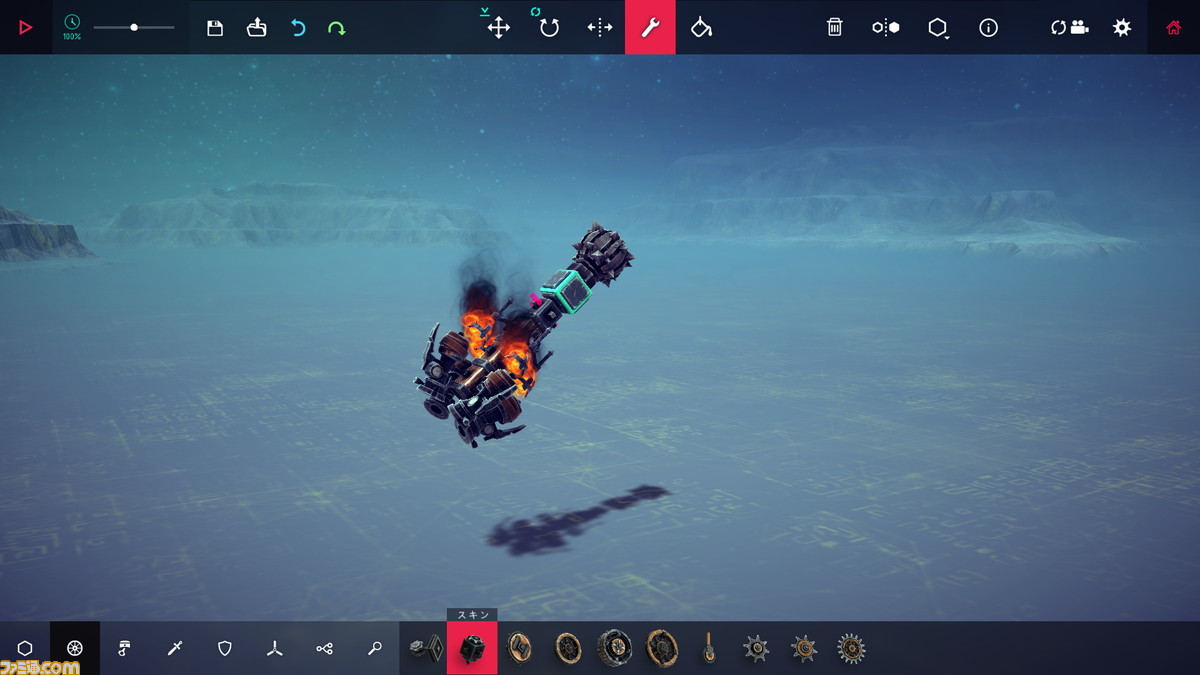Choose the paint bucket tool
The height and width of the screenshot is (675, 1200).
tap(701, 28)
